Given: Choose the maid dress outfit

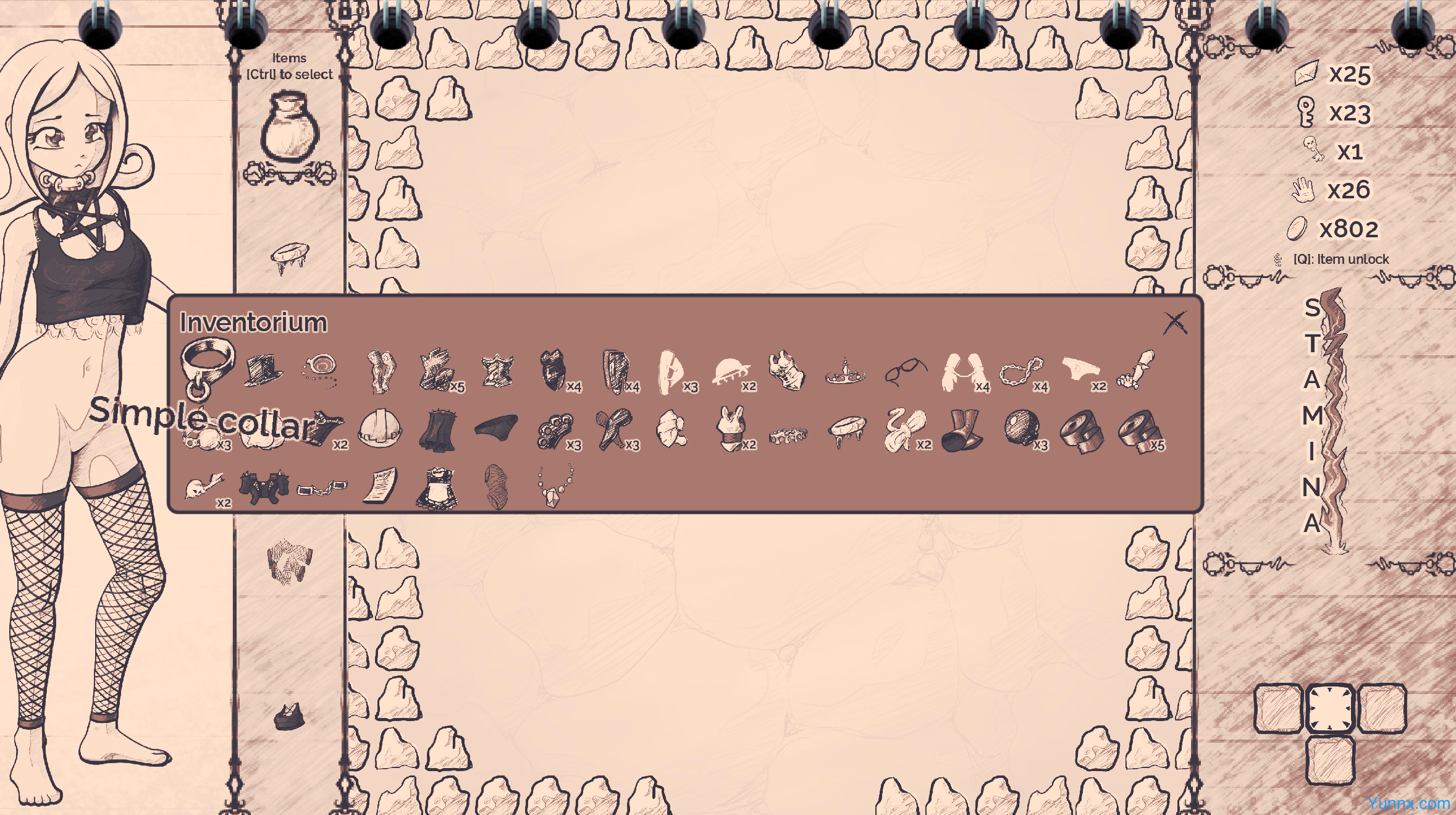Looking at the screenshot, I should 437,488.
